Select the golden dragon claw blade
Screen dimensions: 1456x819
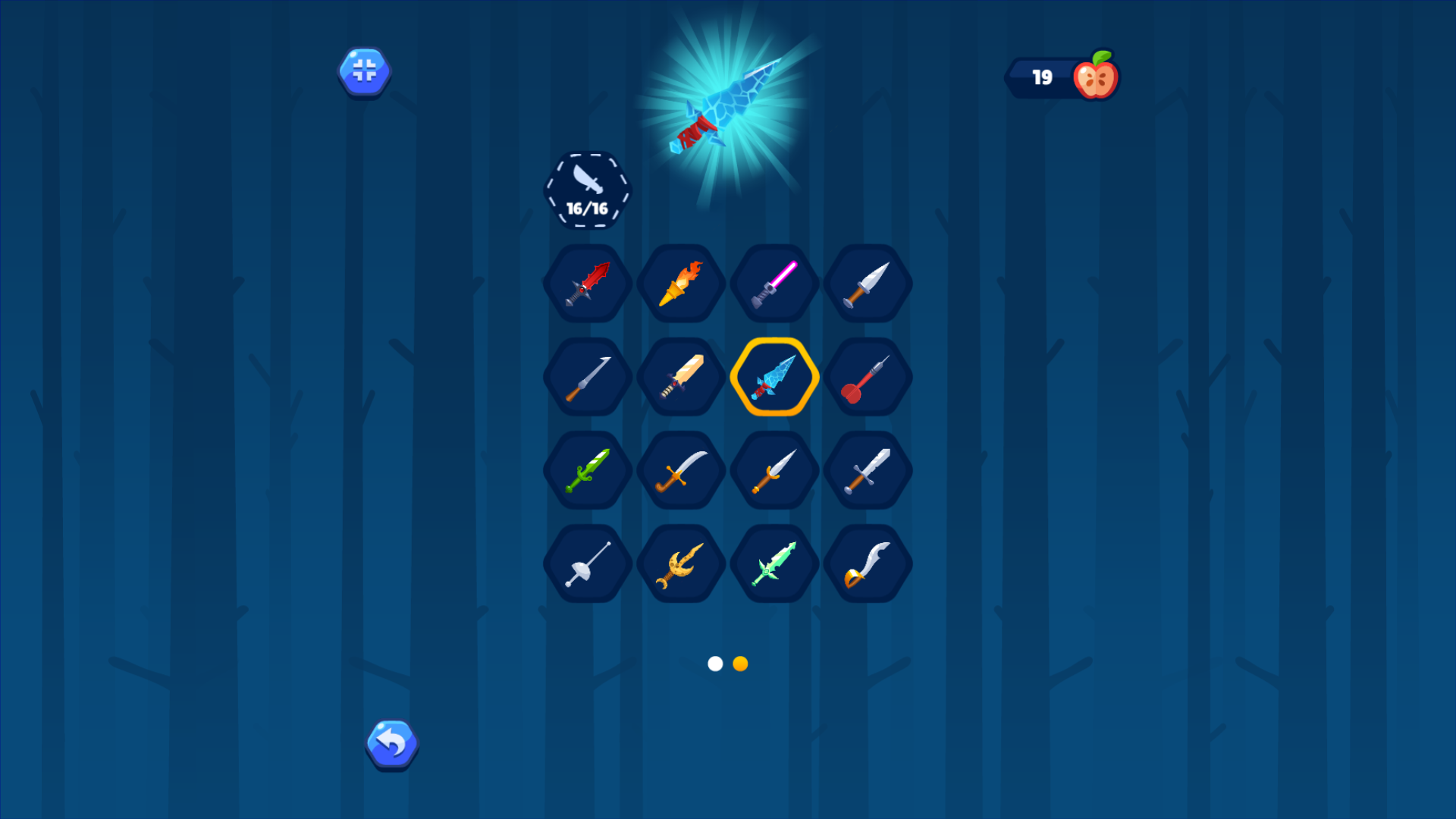681,563
